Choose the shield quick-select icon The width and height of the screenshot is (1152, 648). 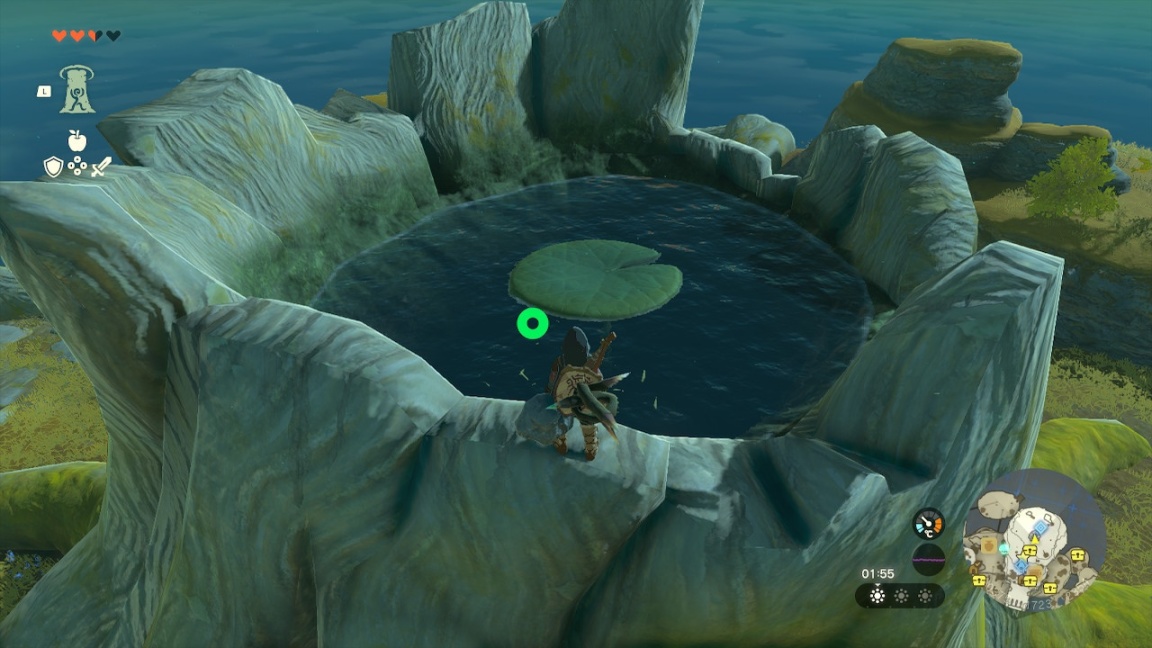53,166
